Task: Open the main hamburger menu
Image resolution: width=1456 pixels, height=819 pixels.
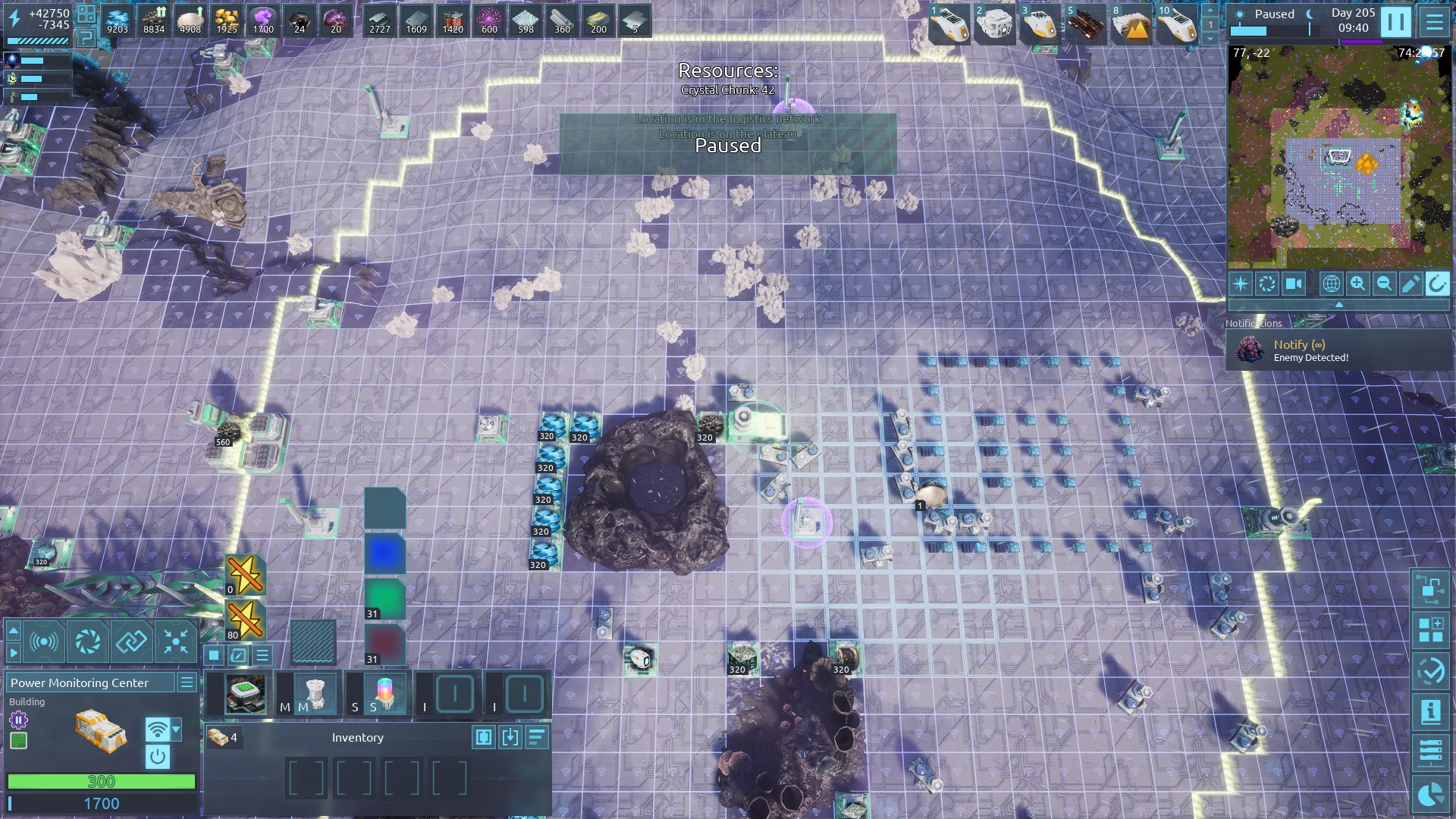Action: tap(1434, 22)
